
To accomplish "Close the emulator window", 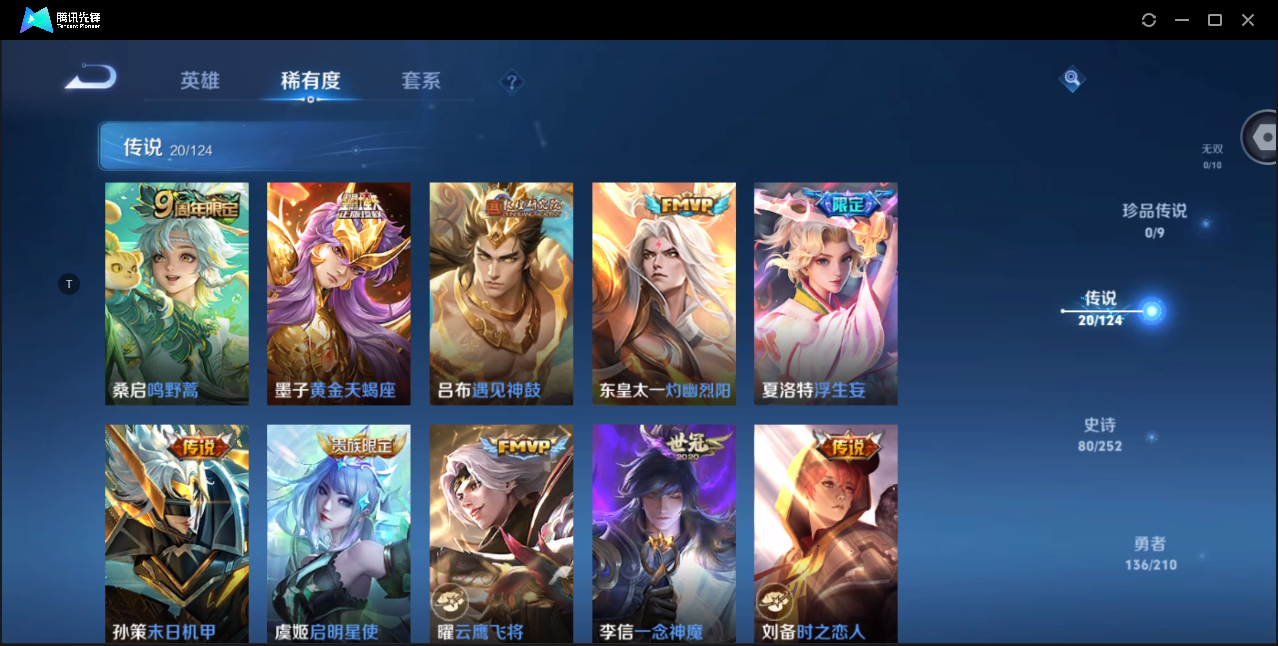I will 1248,20.
